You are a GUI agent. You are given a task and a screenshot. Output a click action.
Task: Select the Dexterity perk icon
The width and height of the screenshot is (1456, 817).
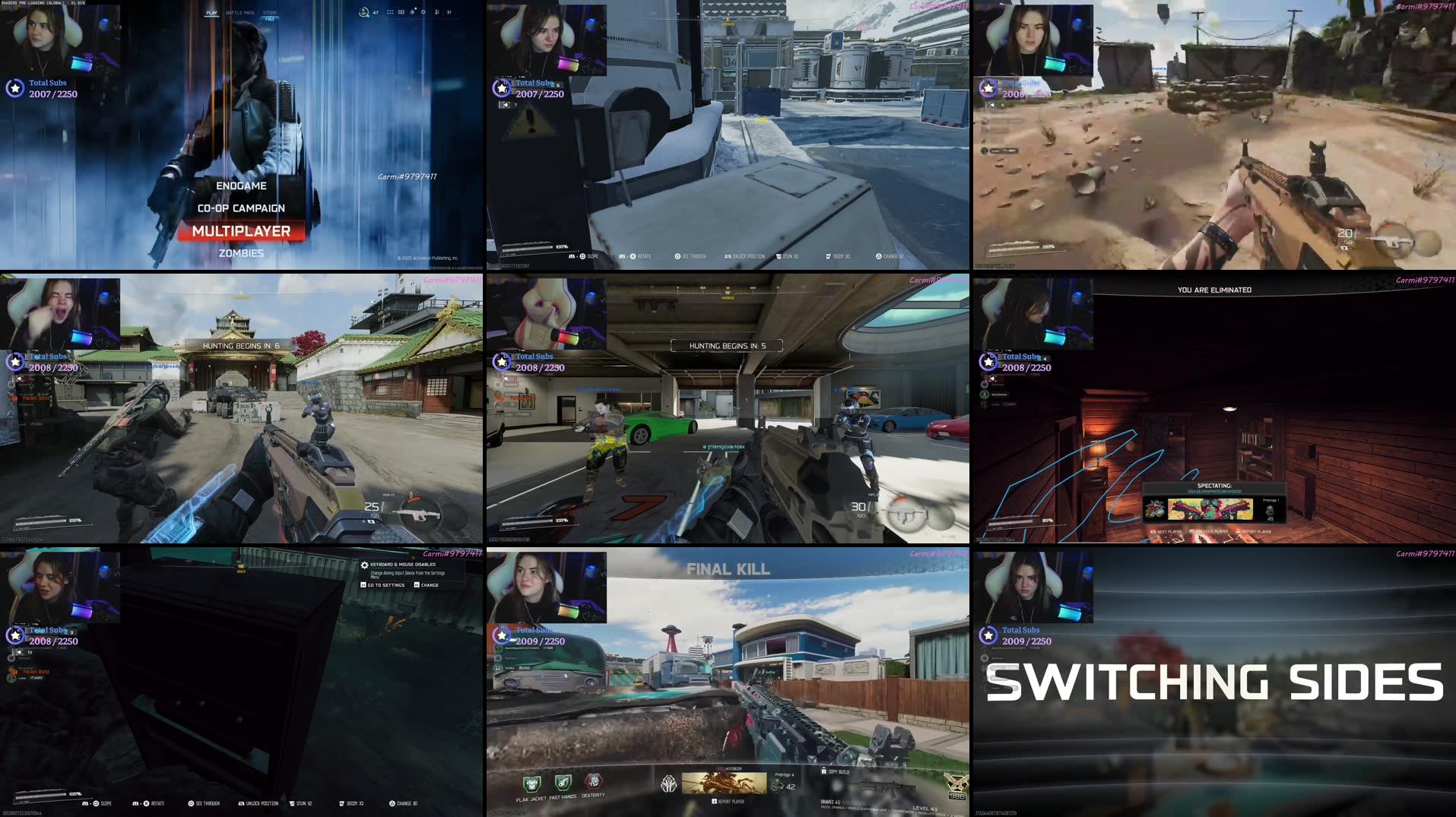(x=593, y=781)
